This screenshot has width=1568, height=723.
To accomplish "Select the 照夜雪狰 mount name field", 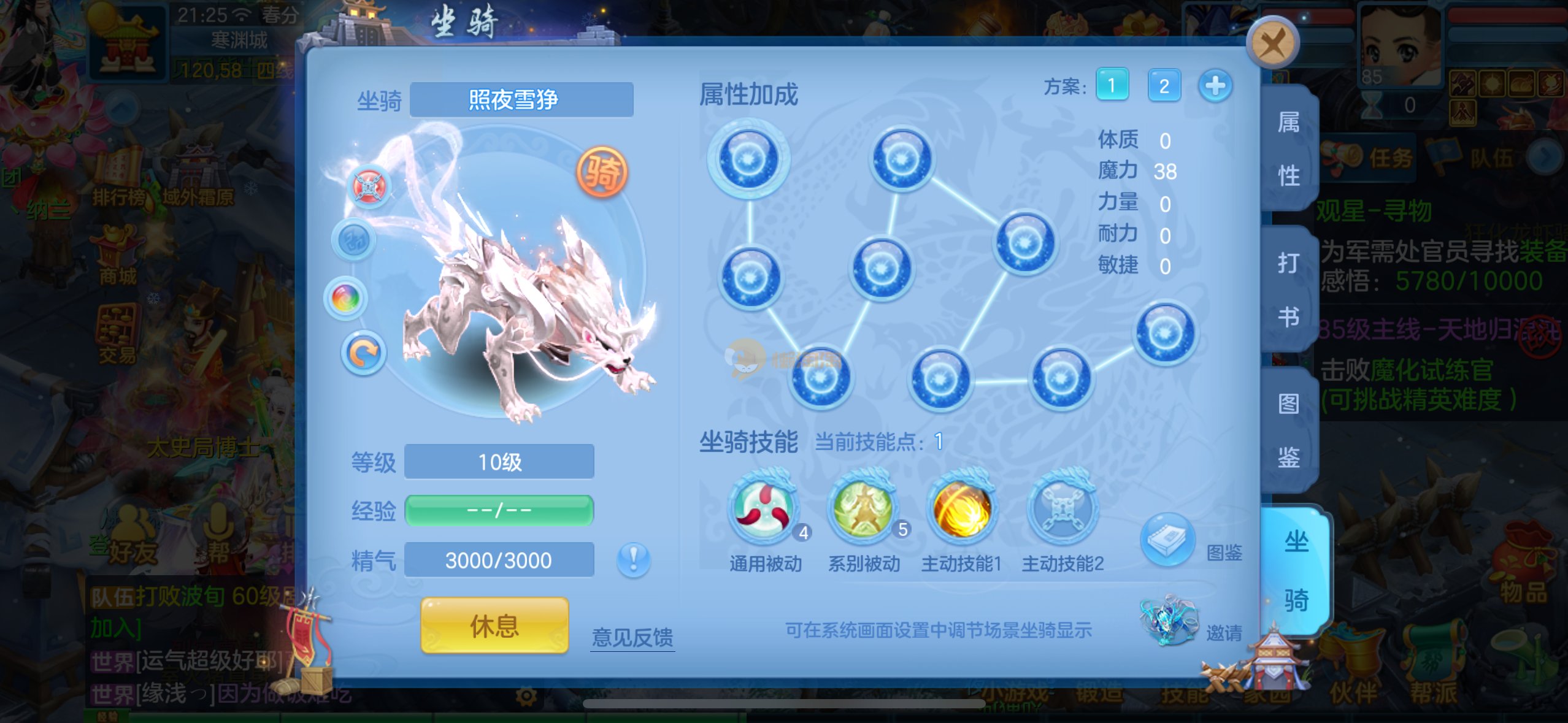I will (521, 99).
